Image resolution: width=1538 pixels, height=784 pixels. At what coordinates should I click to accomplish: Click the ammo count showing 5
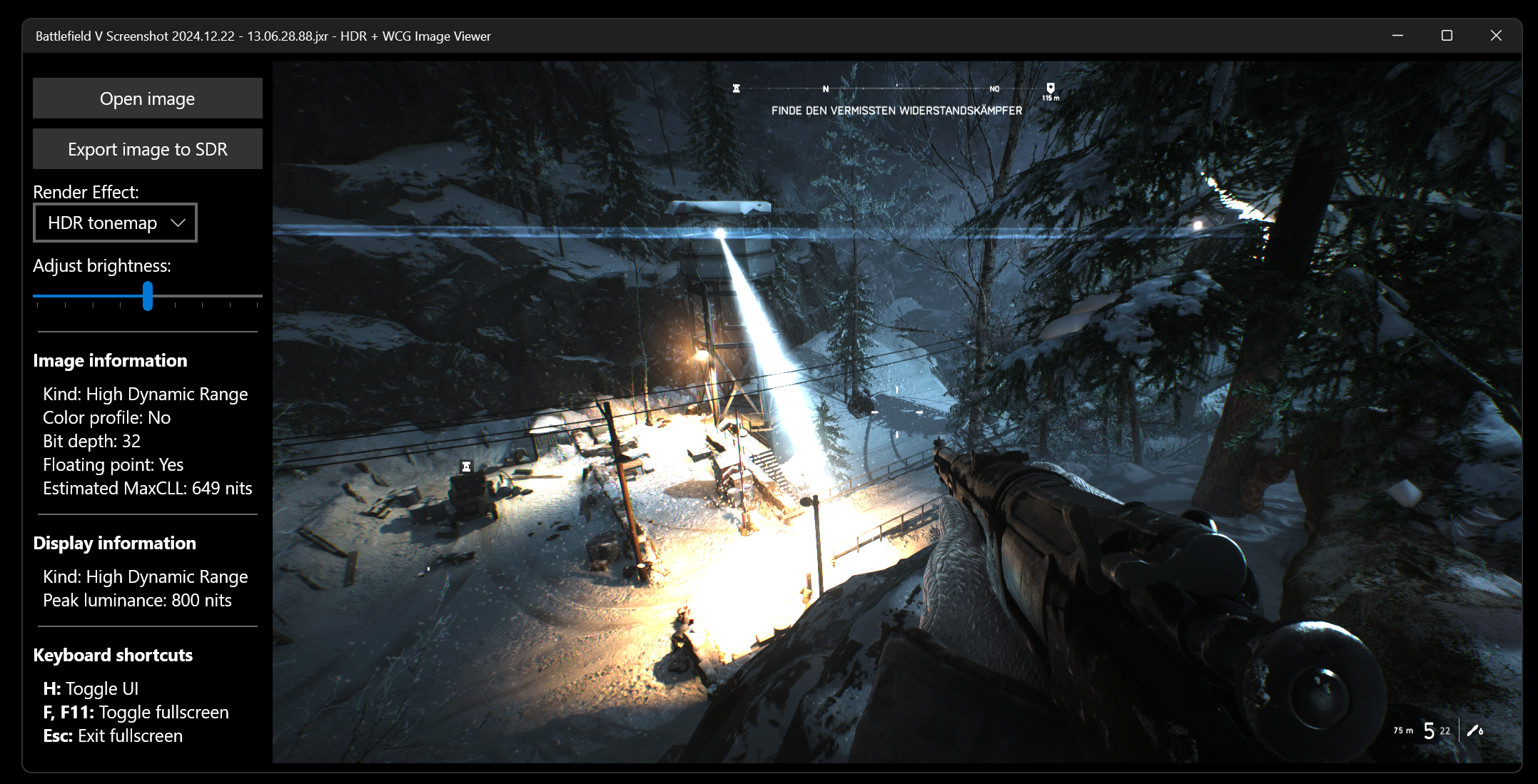pos(1429,731)
